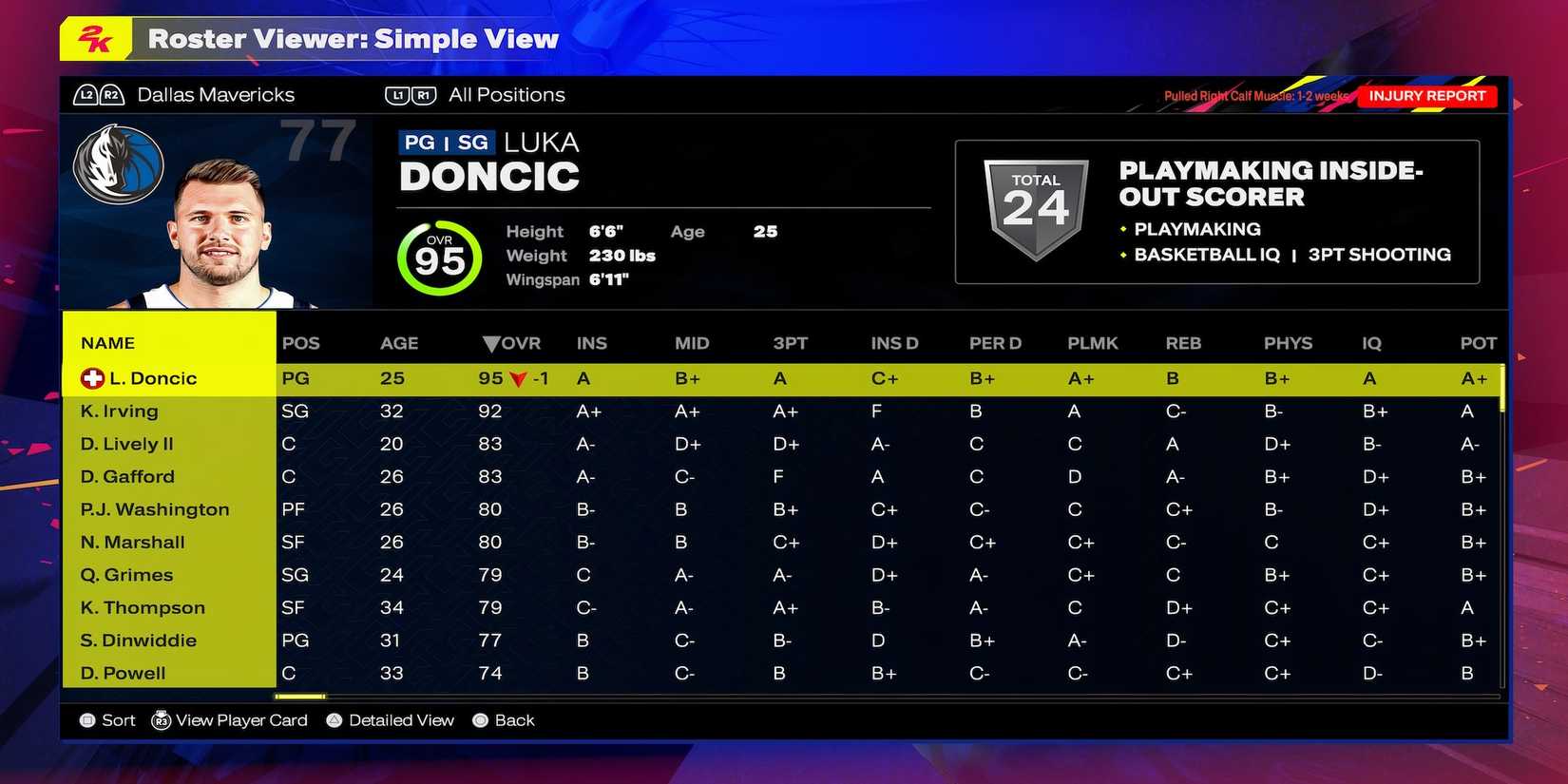The height and width of the screenshot is (784, 1568).
Task: Click the R1 position cycle prompt
Action: point(424,94)
